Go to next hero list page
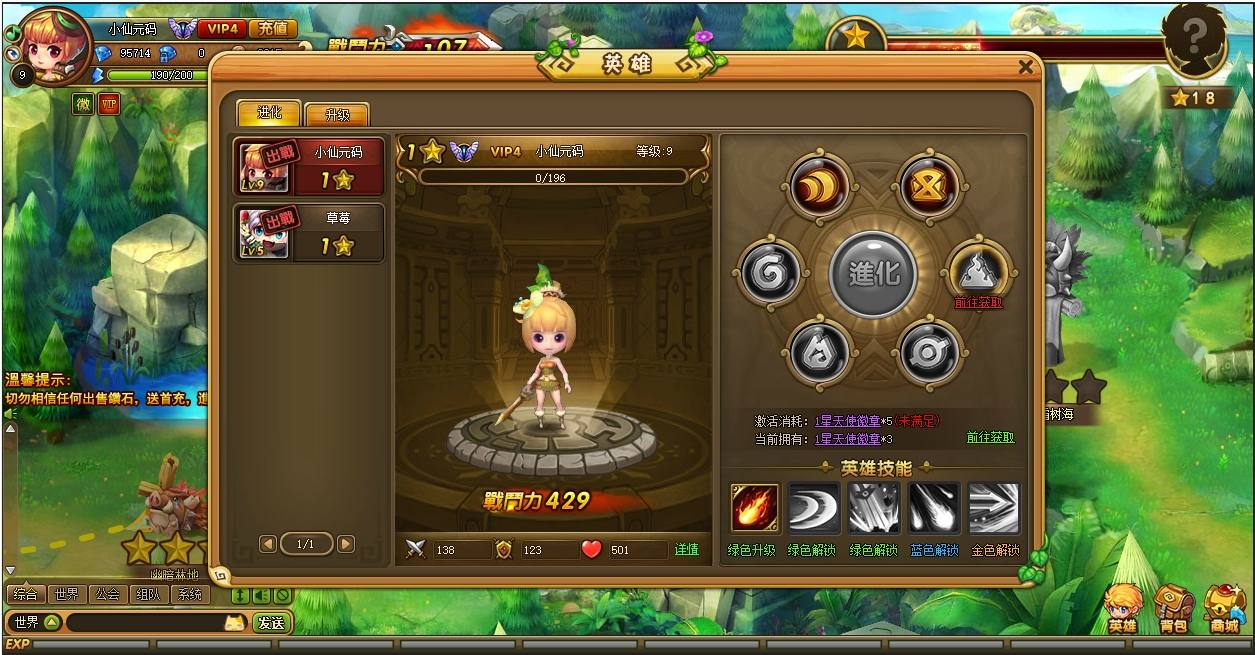 pyautogui.click(x=346, y=544)
